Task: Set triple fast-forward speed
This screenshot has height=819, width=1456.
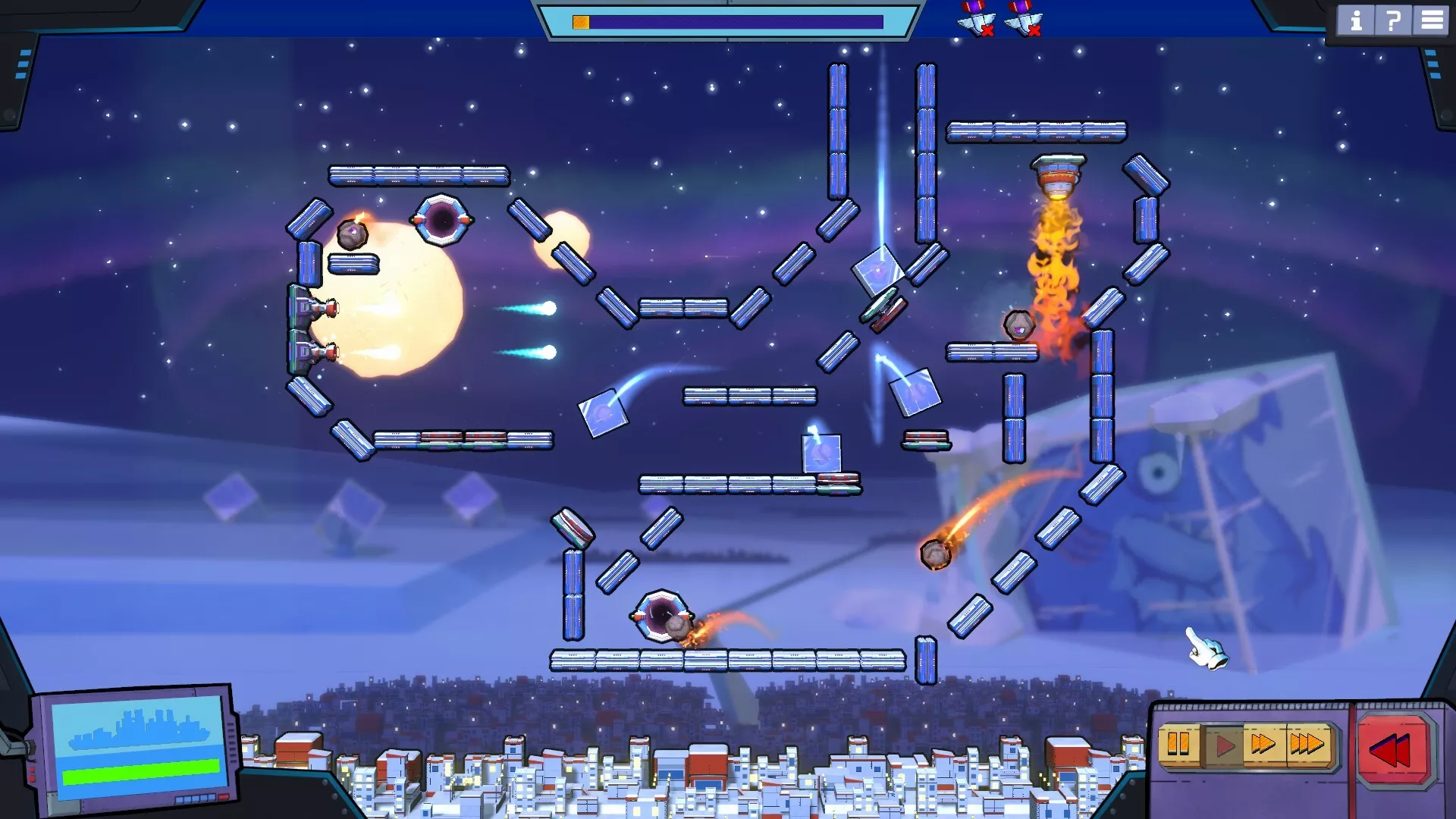Action: click(x=1307, y=745)
